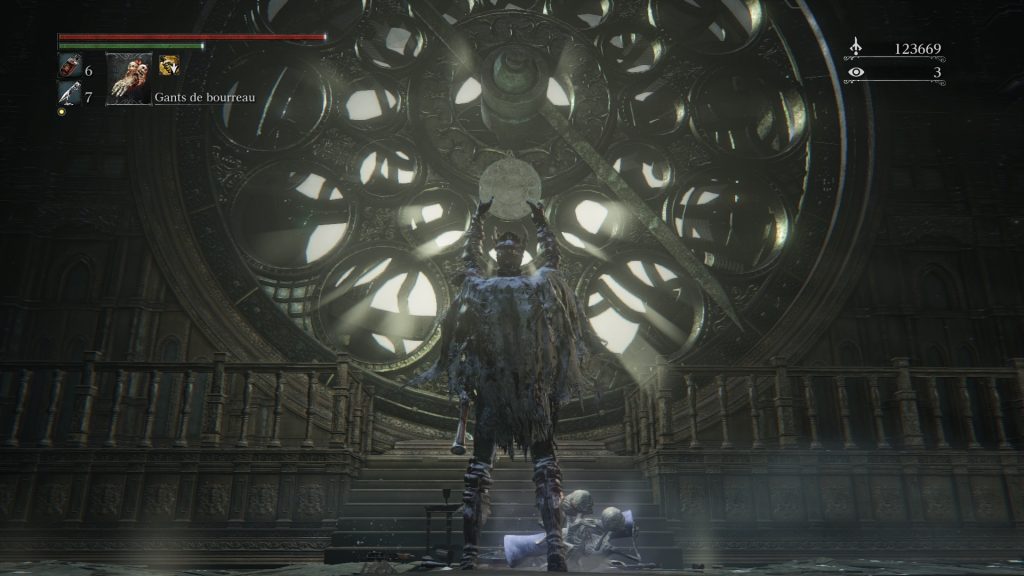Select the Gants de bourreau item slot
The image size is (1024, 576).
[x=129, y=78]
